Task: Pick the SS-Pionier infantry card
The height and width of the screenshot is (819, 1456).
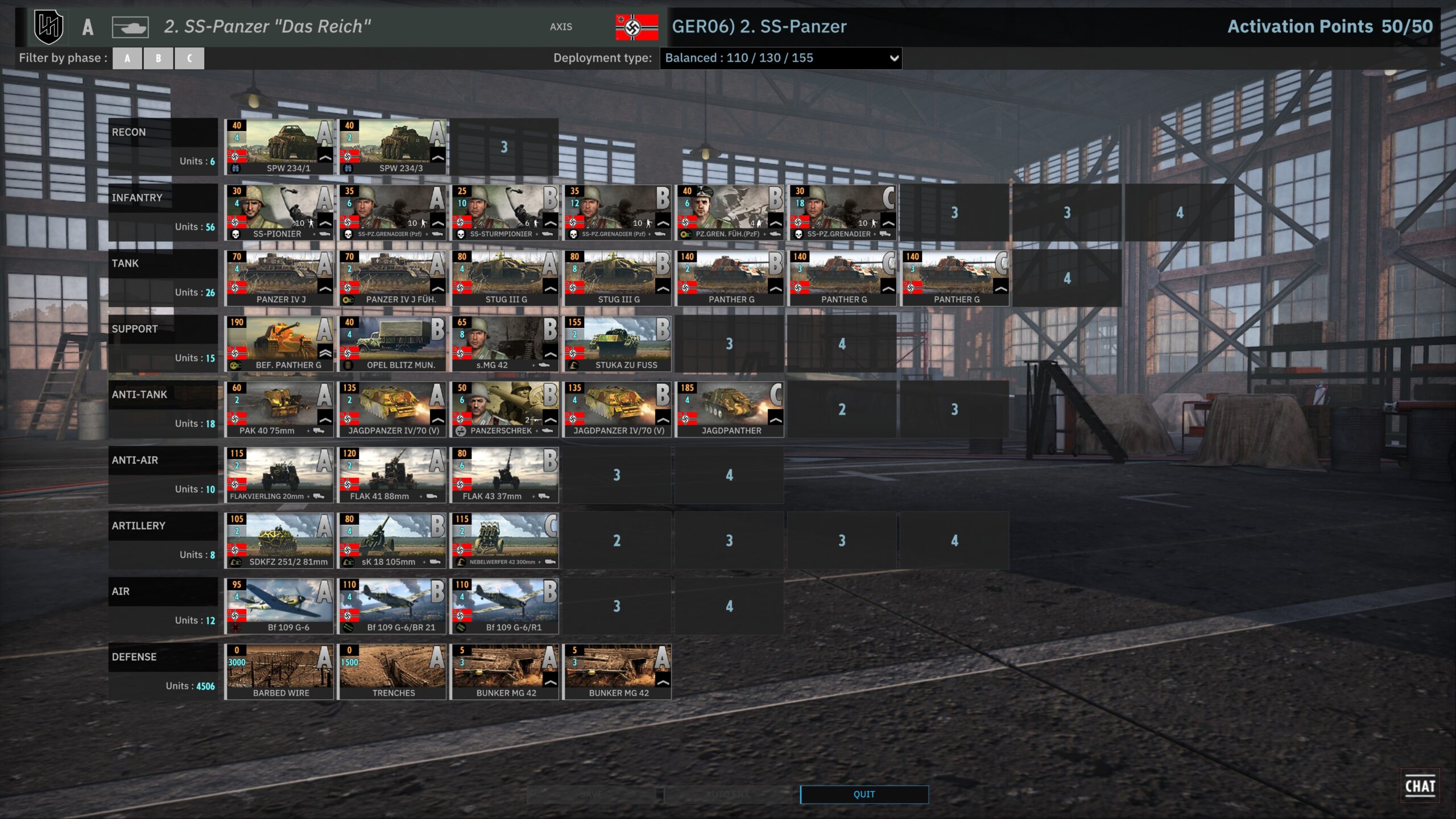Action: [279, 212]
